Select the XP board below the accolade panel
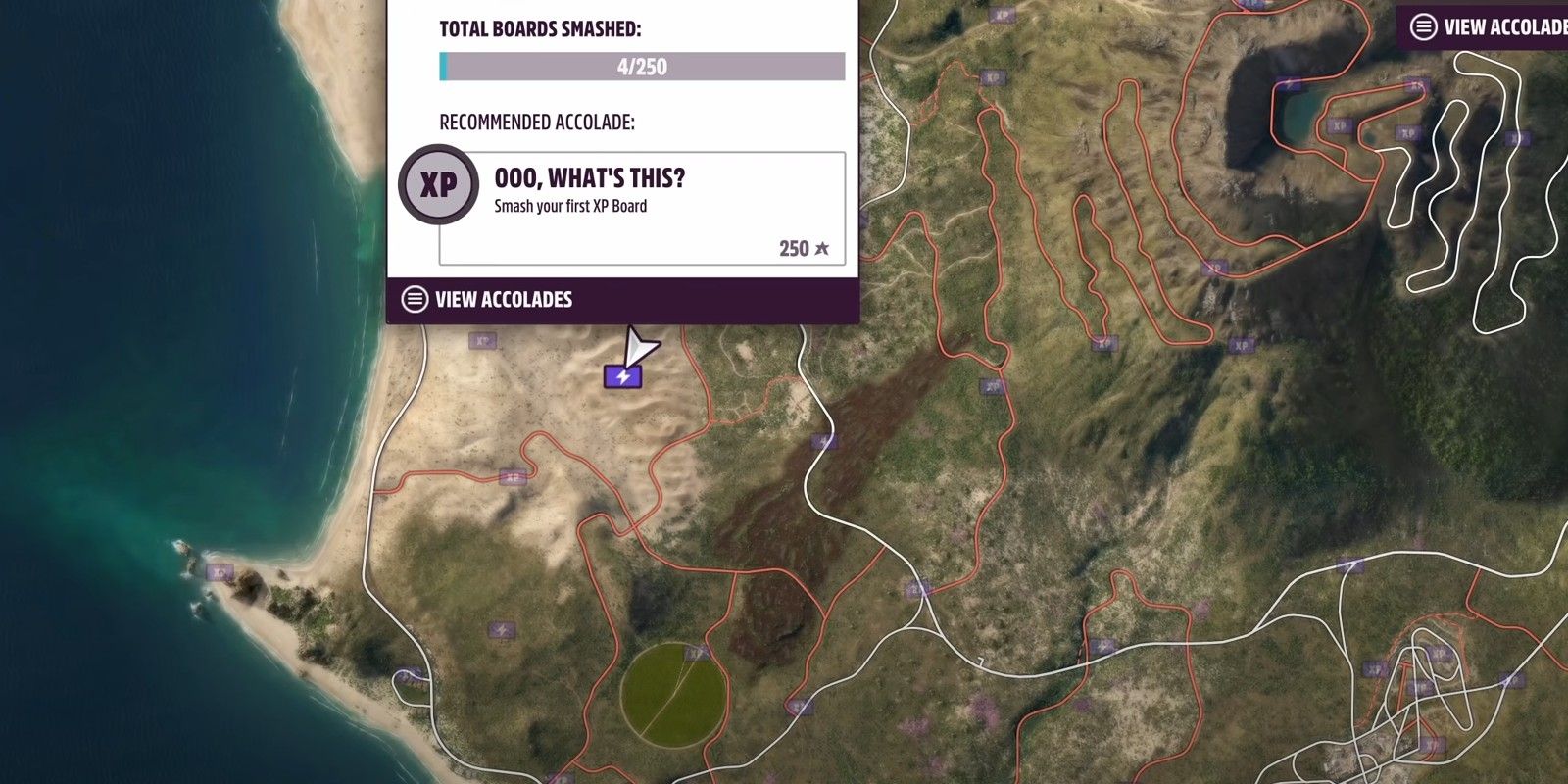 click(480, 340)
